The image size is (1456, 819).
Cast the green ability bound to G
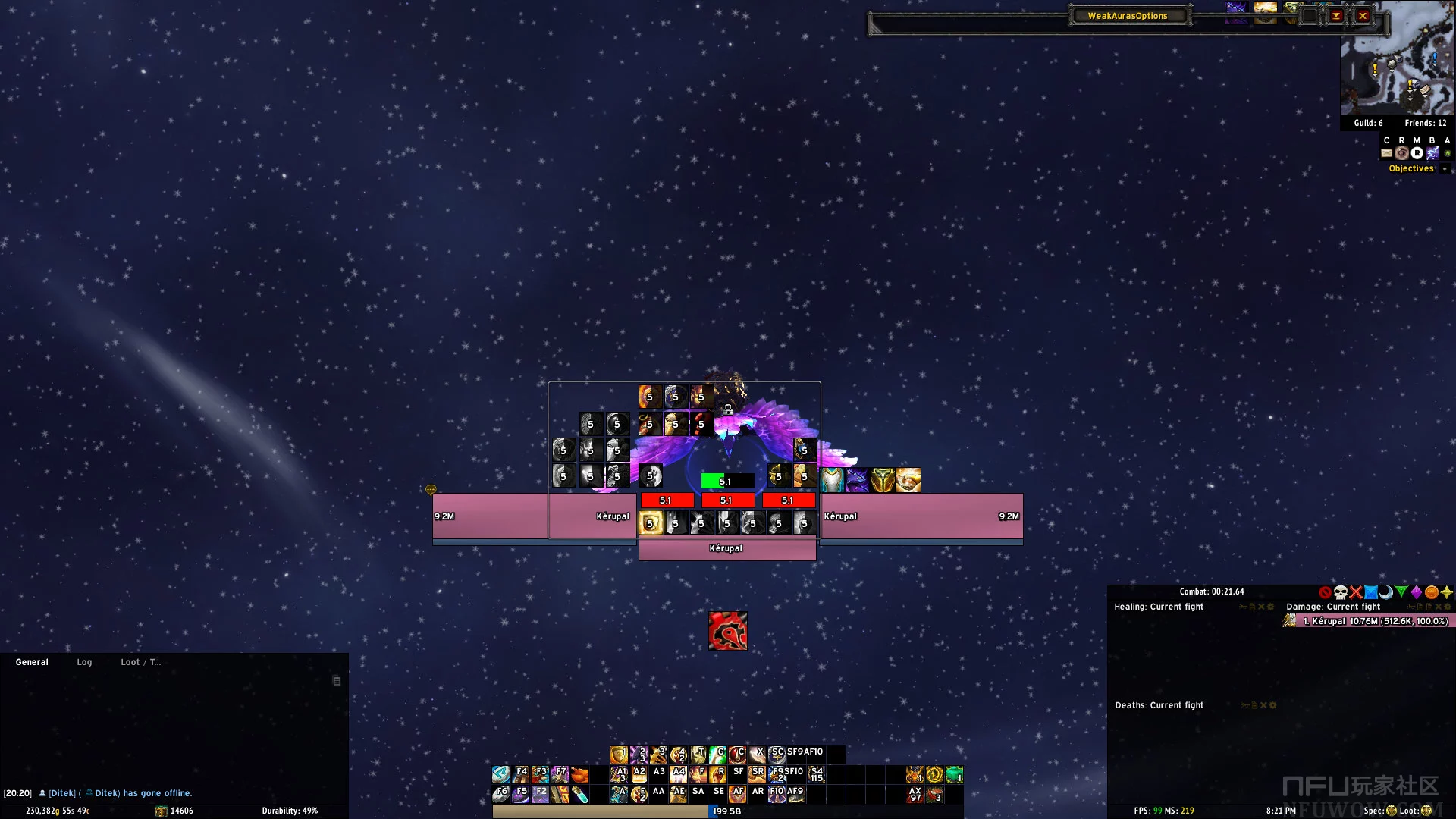click(x=717, y=755)
